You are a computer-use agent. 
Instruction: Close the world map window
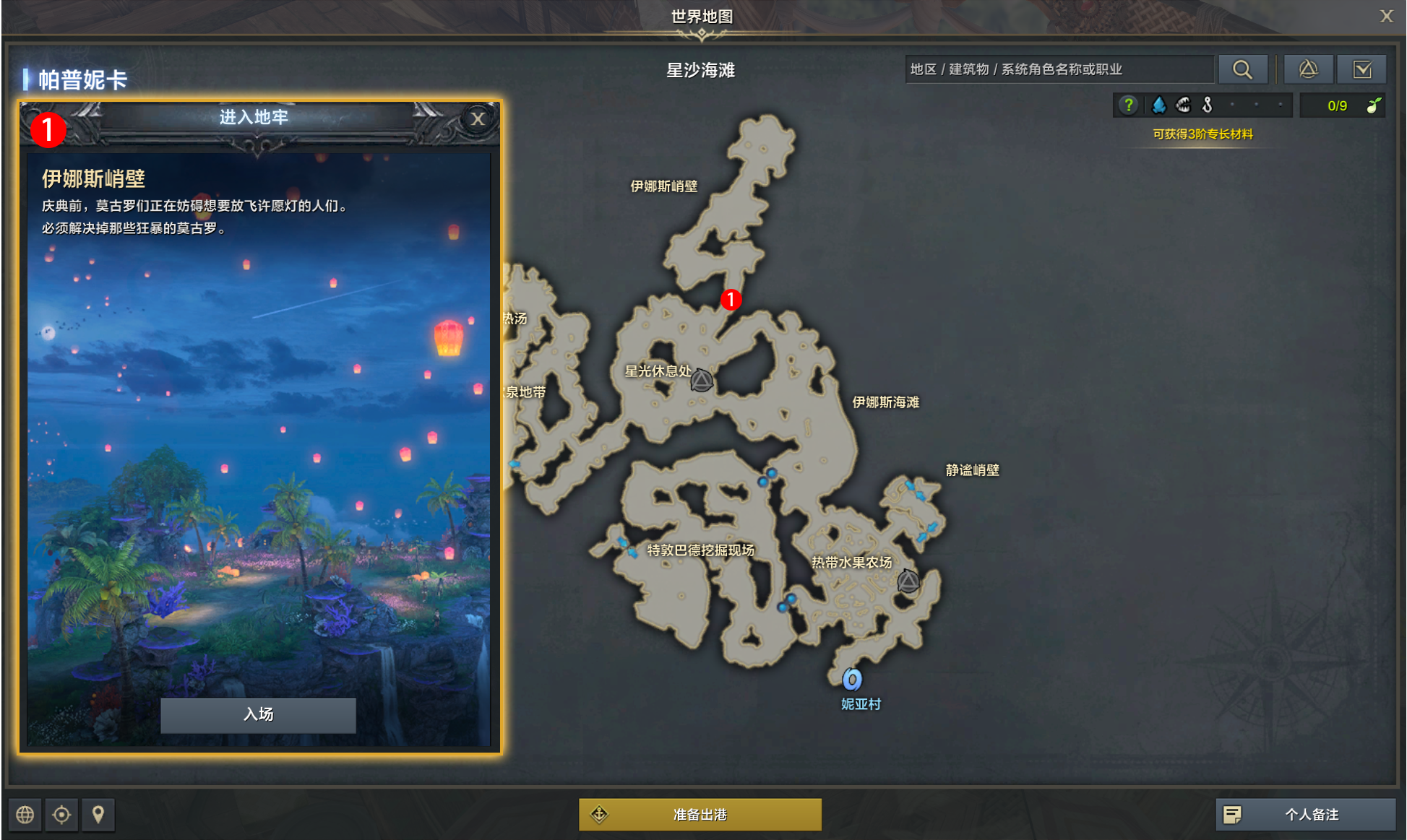[x=1386, y=16]
